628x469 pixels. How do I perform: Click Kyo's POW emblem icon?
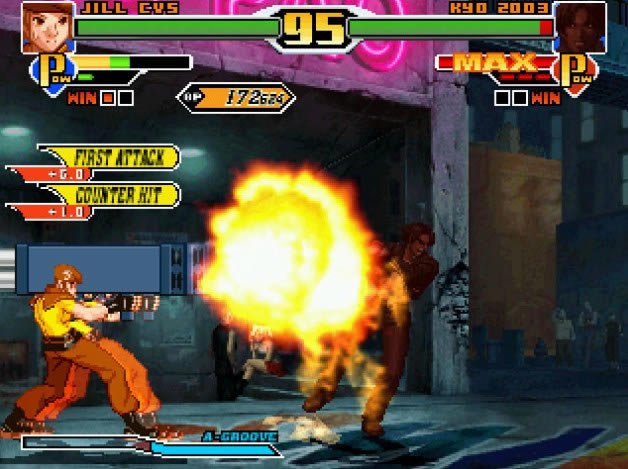(x=577, y=71)
